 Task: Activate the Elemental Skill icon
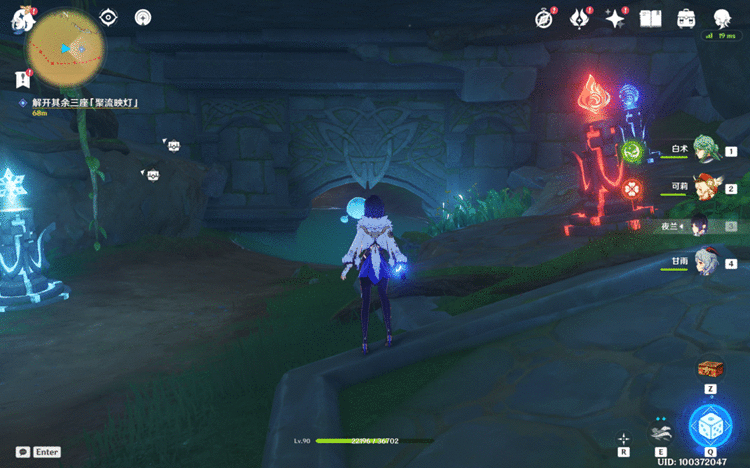(659, 433)
